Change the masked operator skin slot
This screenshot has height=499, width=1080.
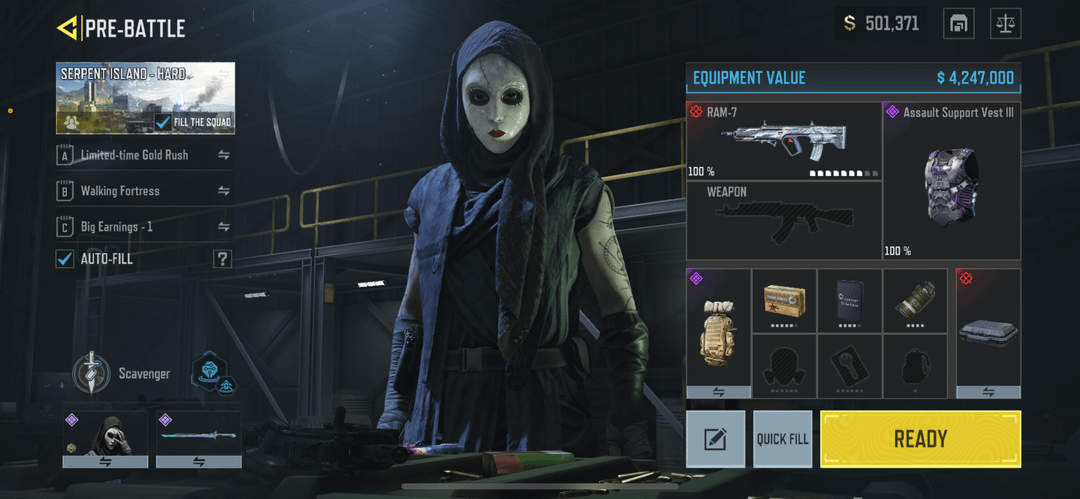click(x=105, y=439)
